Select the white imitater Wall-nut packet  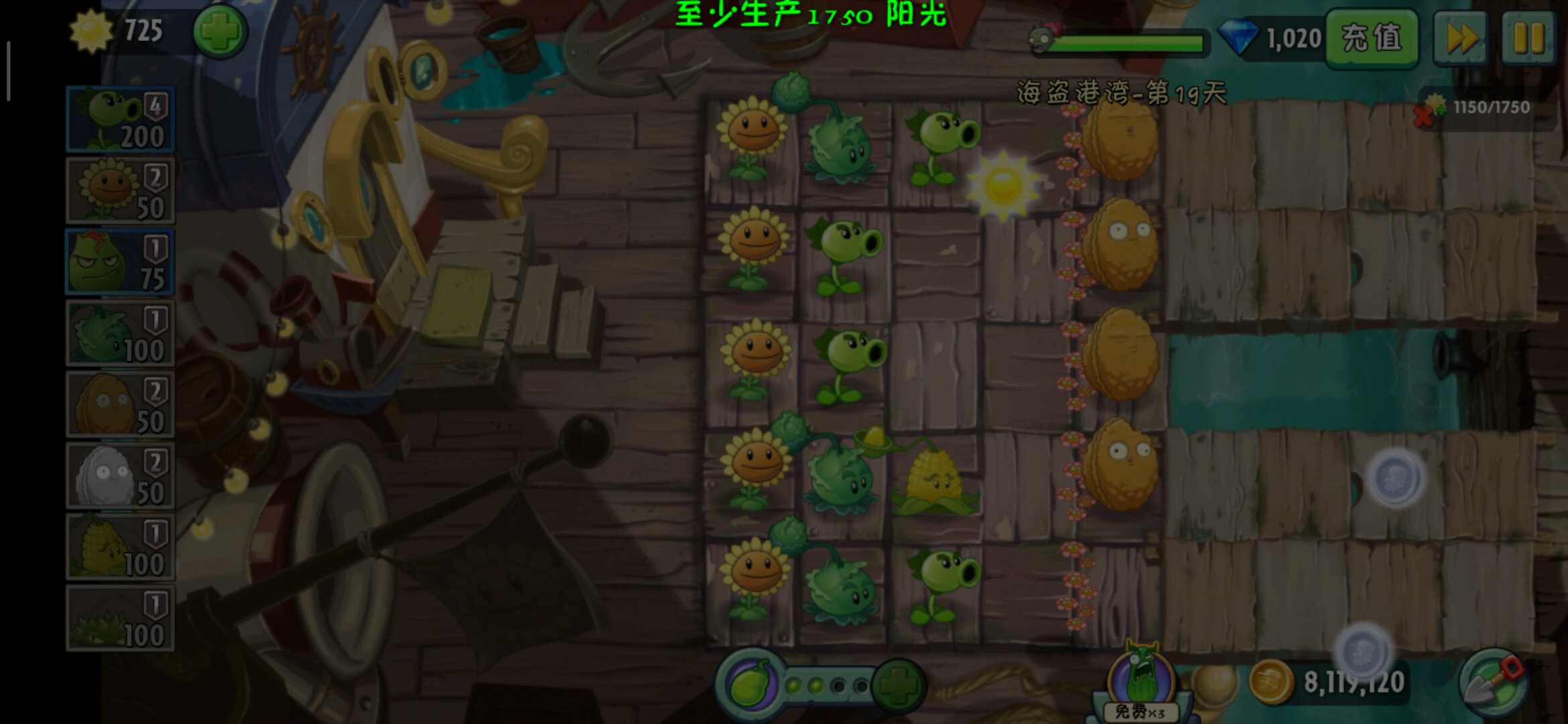pyautogui.click(x=121, y=475)
